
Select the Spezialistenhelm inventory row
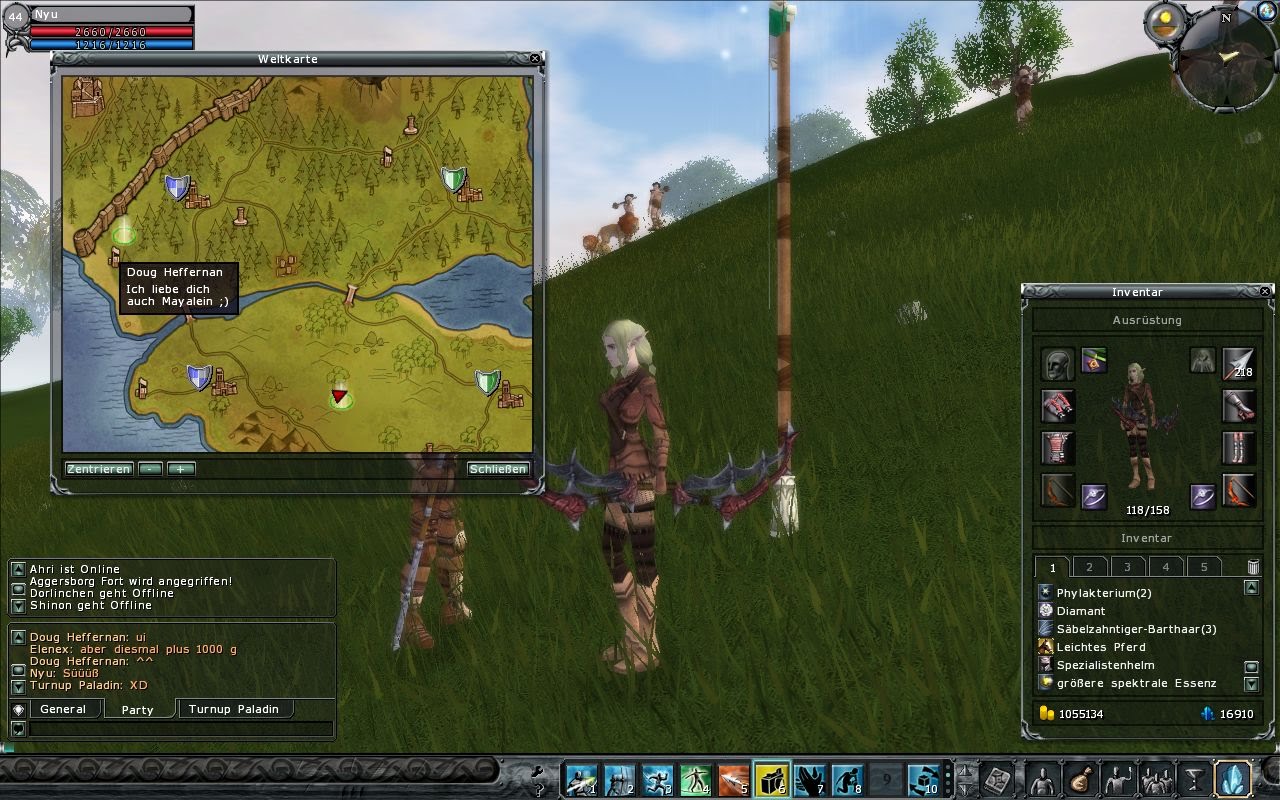tap(1105, 665)
